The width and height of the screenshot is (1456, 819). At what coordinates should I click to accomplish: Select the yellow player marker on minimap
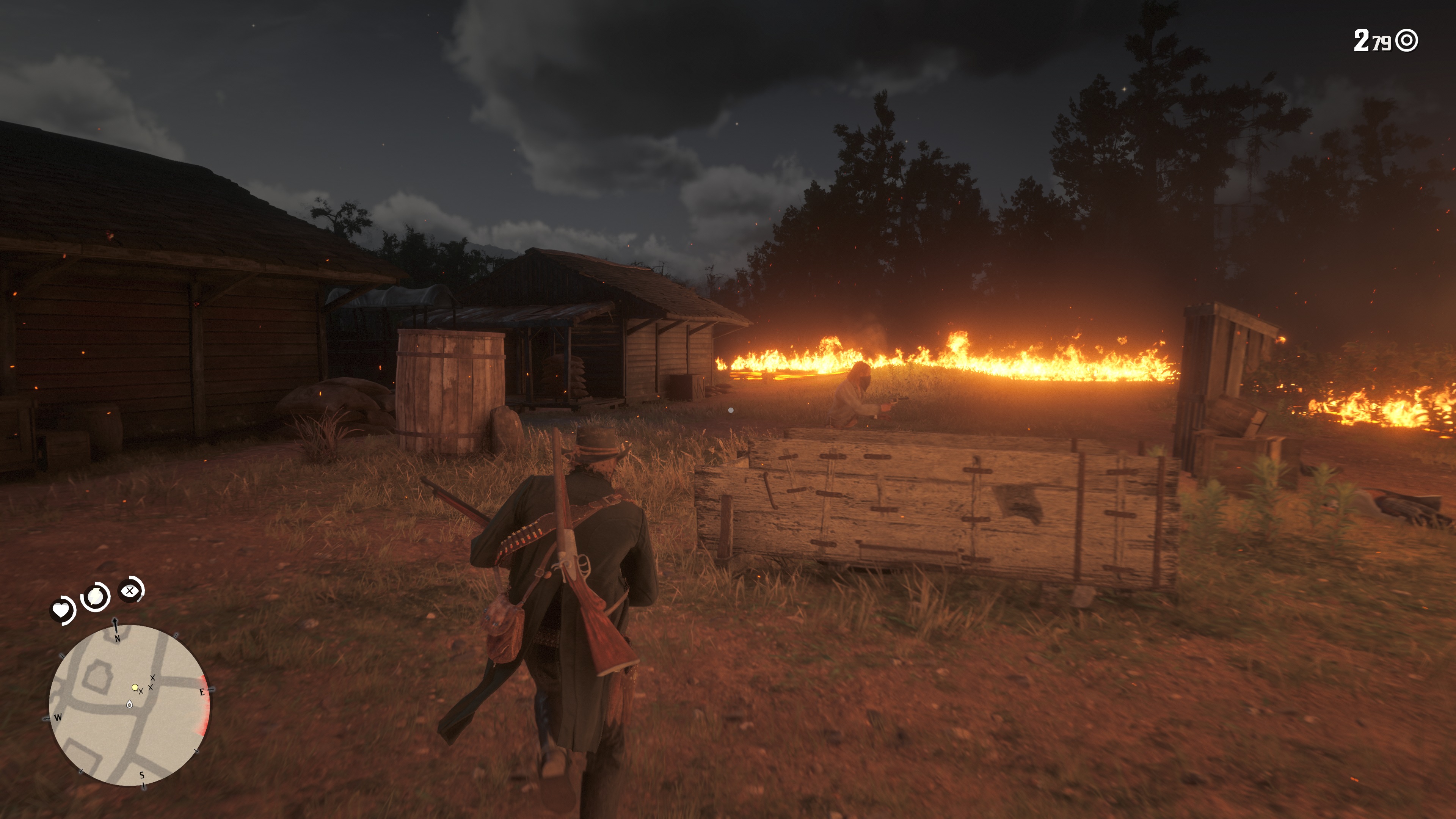(x=135, y=687)
